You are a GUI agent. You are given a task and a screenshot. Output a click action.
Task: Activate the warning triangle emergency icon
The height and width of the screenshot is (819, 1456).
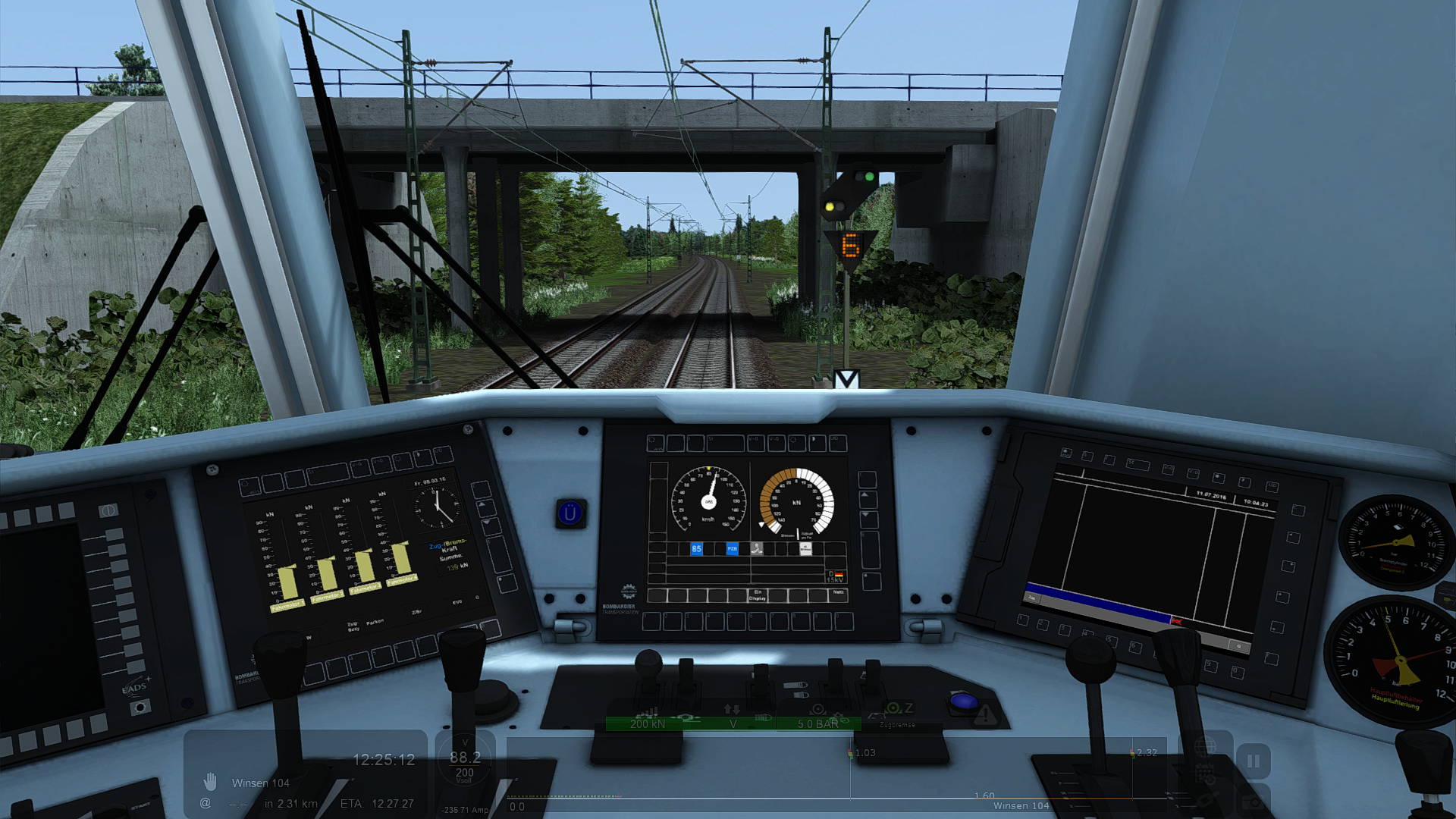[984, 714]
